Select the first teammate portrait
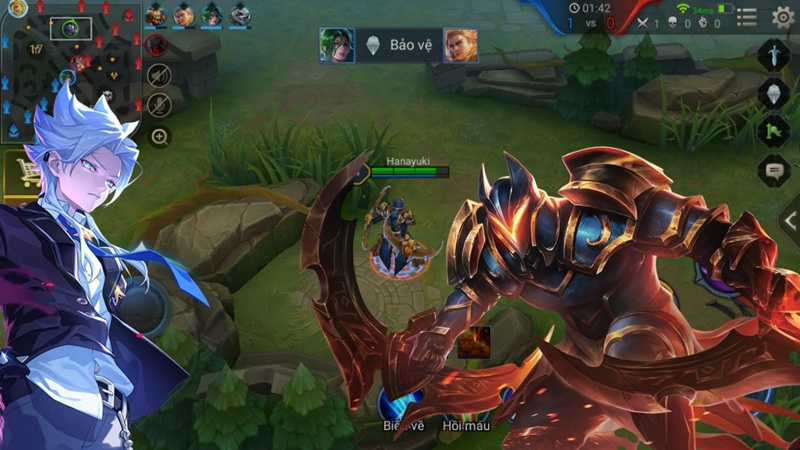800x450 pixels. click(156, 15)
